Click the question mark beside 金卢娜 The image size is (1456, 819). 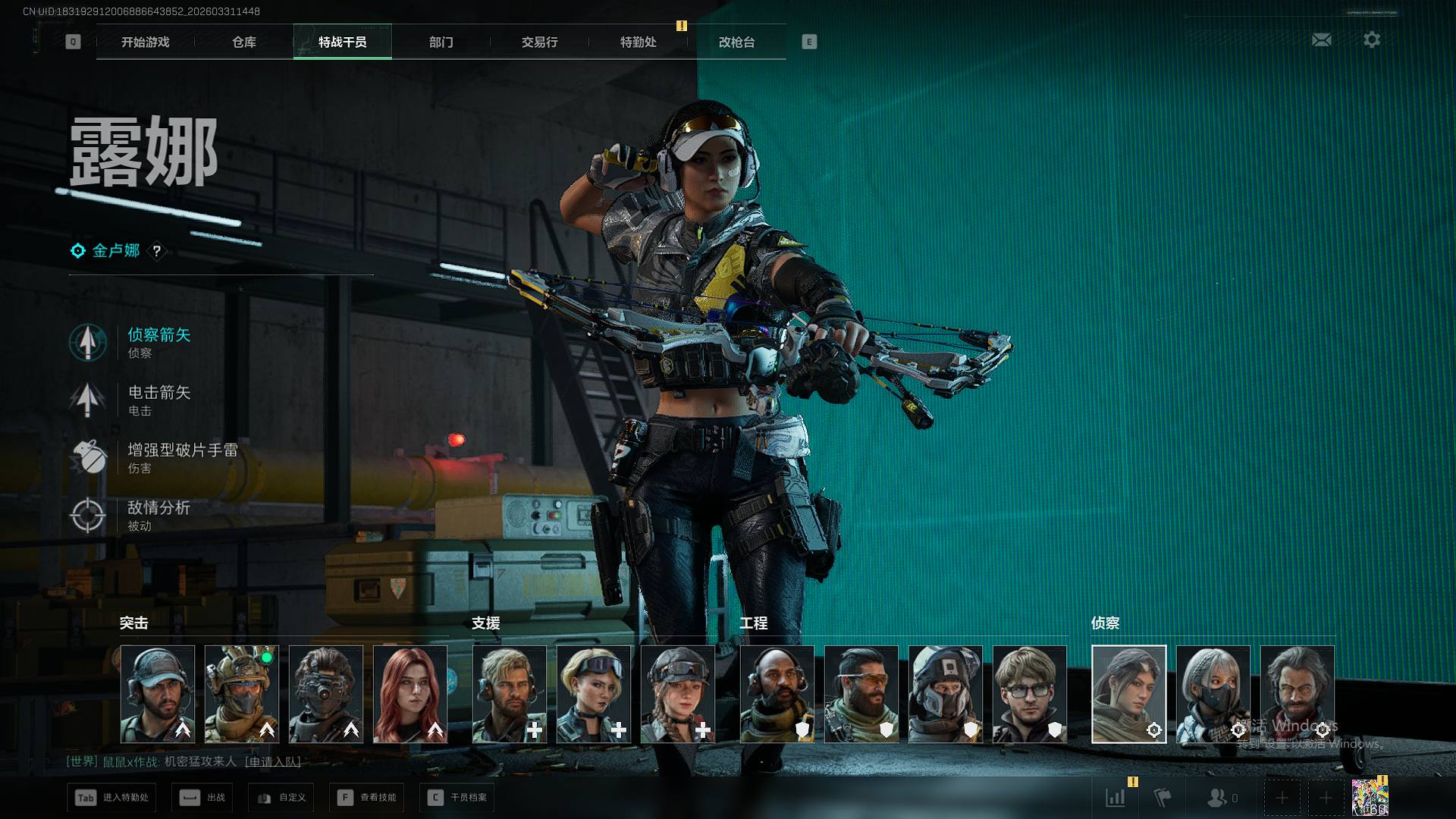coord(156,251)
